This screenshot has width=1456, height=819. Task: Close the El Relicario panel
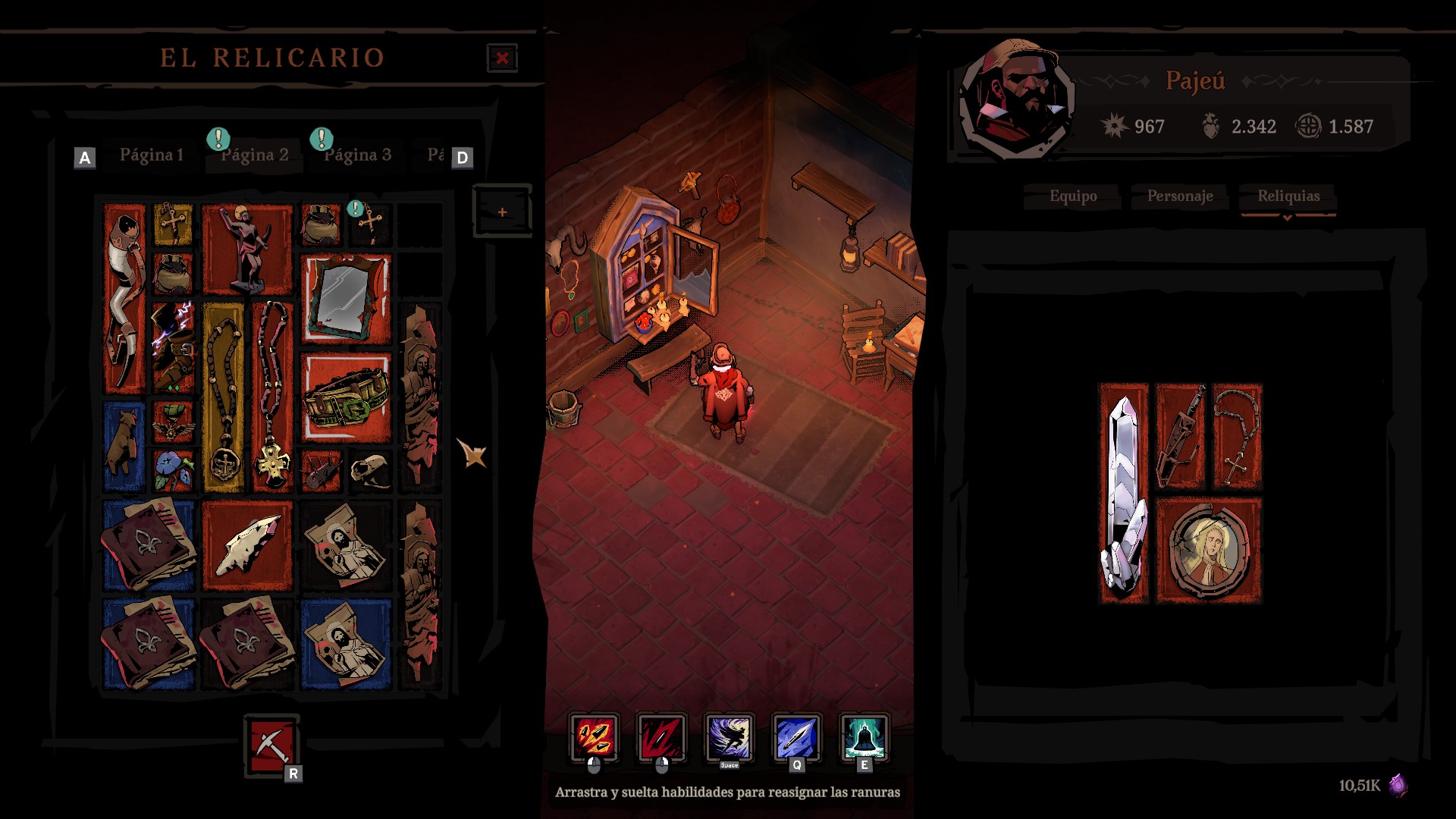coord(502,58)
